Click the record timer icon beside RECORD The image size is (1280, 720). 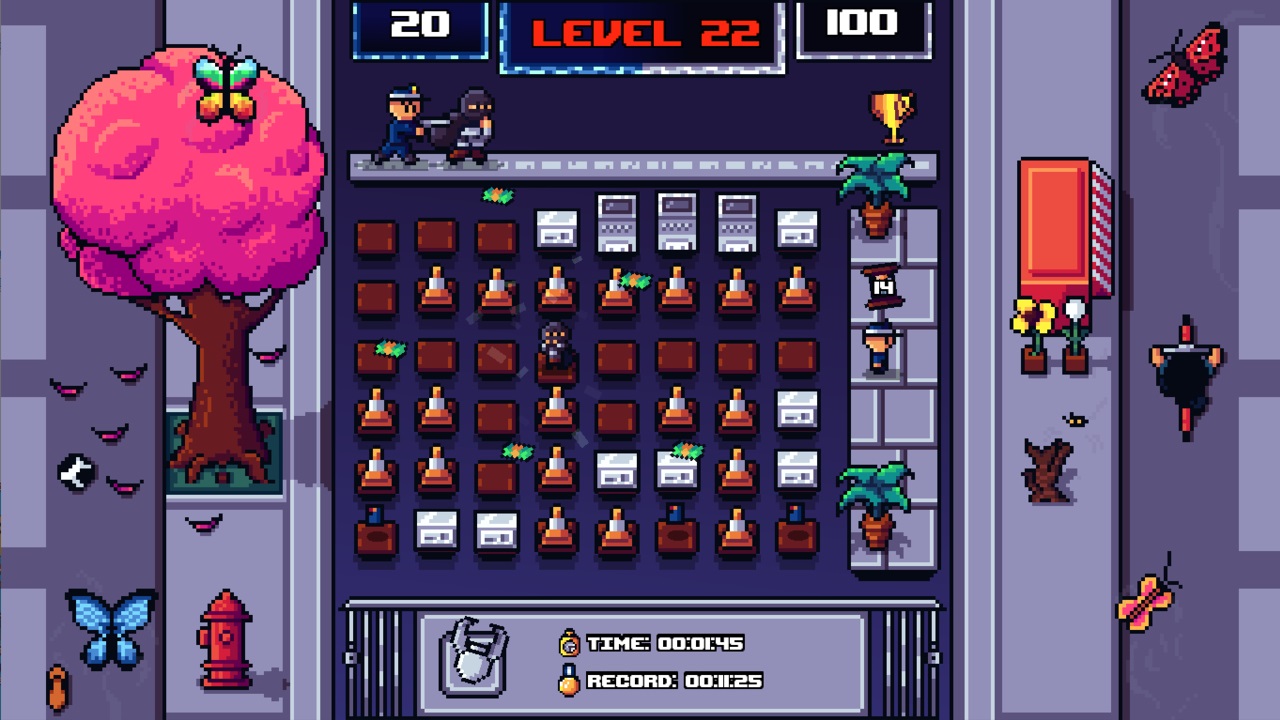[567, 681]
